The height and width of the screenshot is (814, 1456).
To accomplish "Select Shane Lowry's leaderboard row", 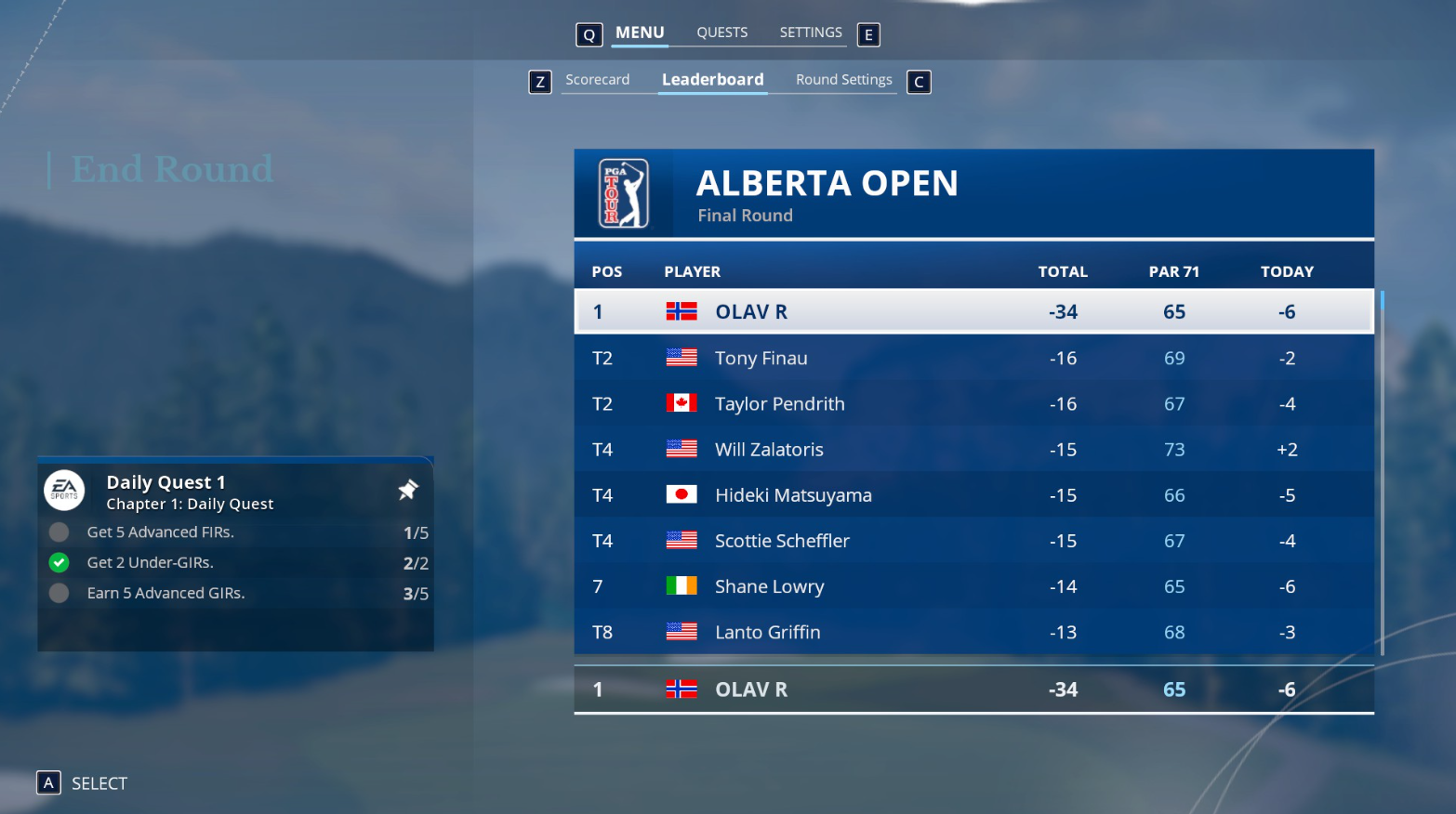I will 973,585.
